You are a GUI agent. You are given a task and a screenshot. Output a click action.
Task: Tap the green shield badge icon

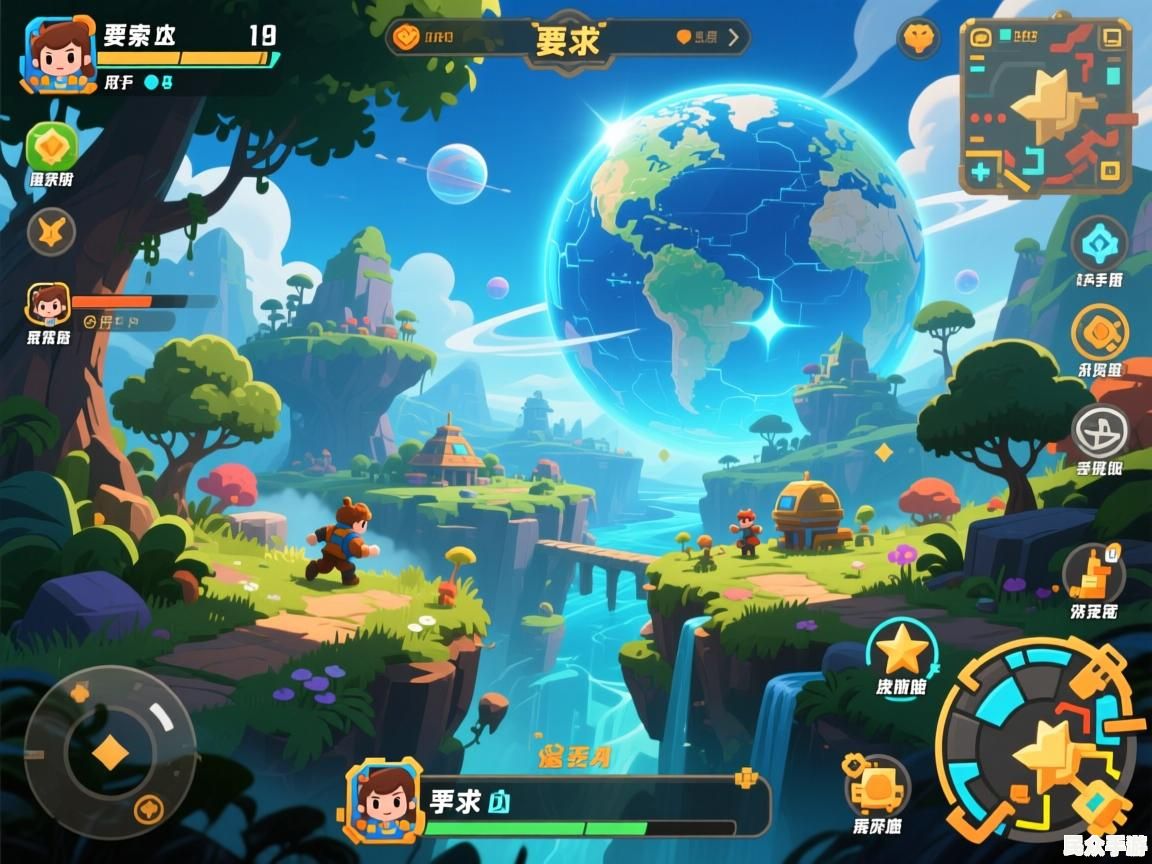[x=49, y=147]
